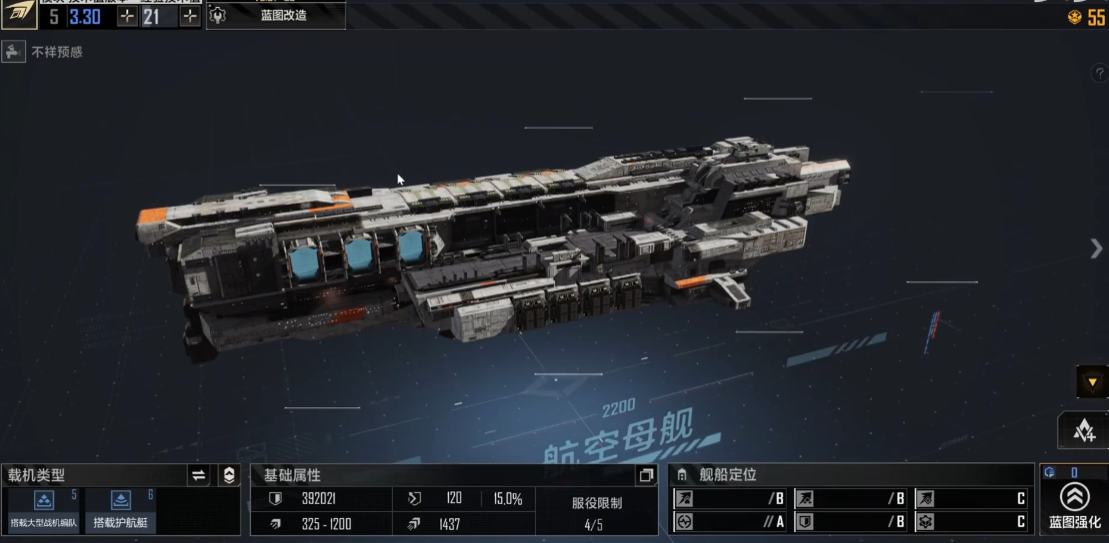The height and width of the screenshot is (543, 1109).
Task: Select 搭载大型战机编队 aircraft type
Action: [44, 510]
